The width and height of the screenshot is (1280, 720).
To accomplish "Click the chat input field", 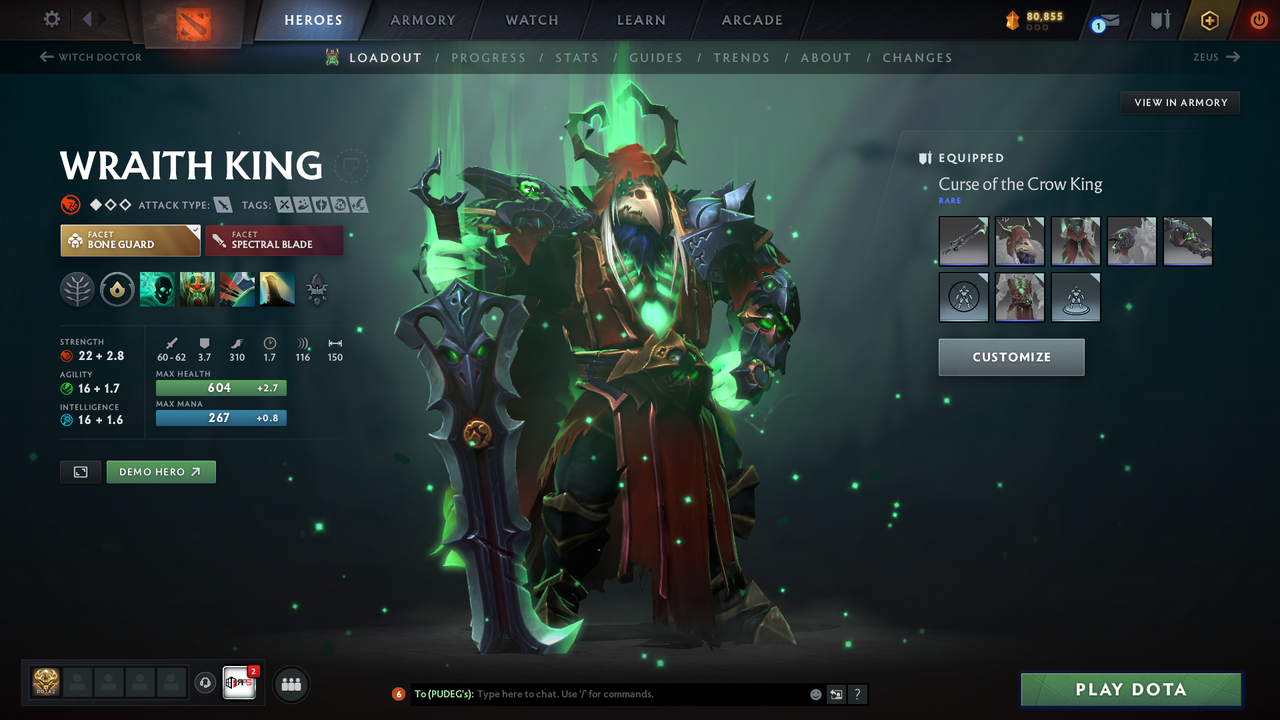I will pos(640,694).
